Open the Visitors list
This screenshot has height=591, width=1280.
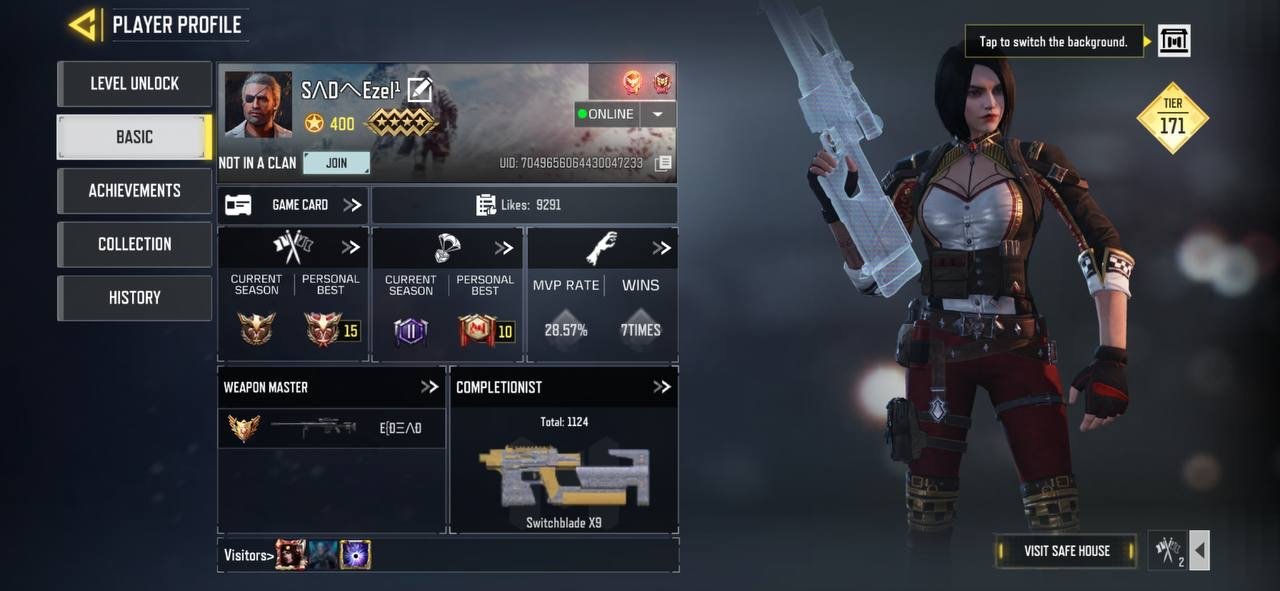coord(247,555)
